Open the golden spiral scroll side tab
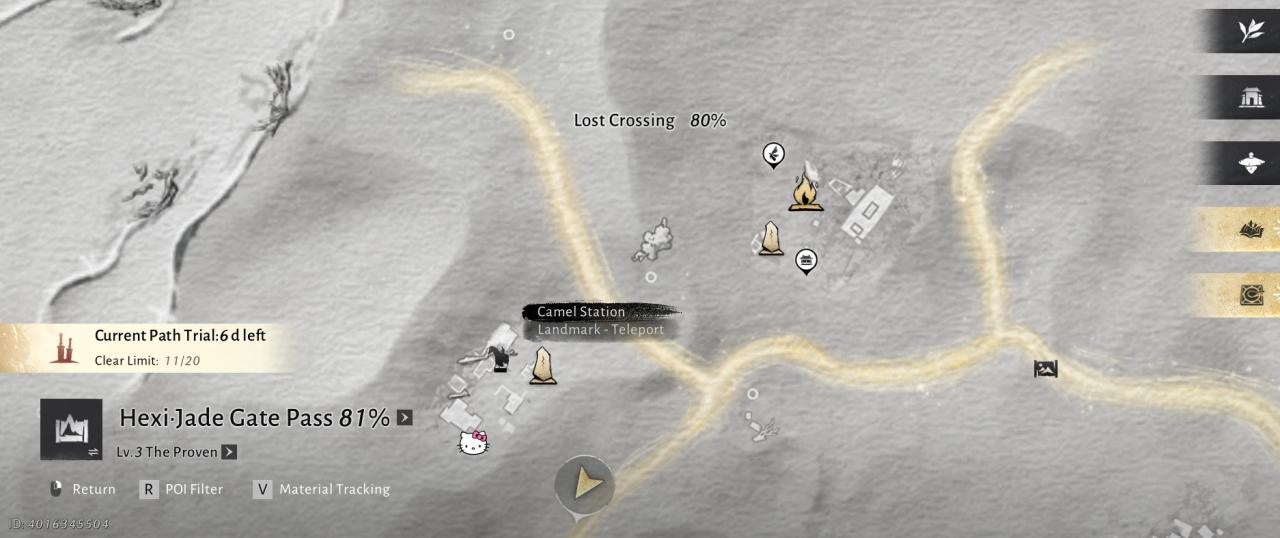This screenshot has height=538, width=1280. click(1250, 295)
